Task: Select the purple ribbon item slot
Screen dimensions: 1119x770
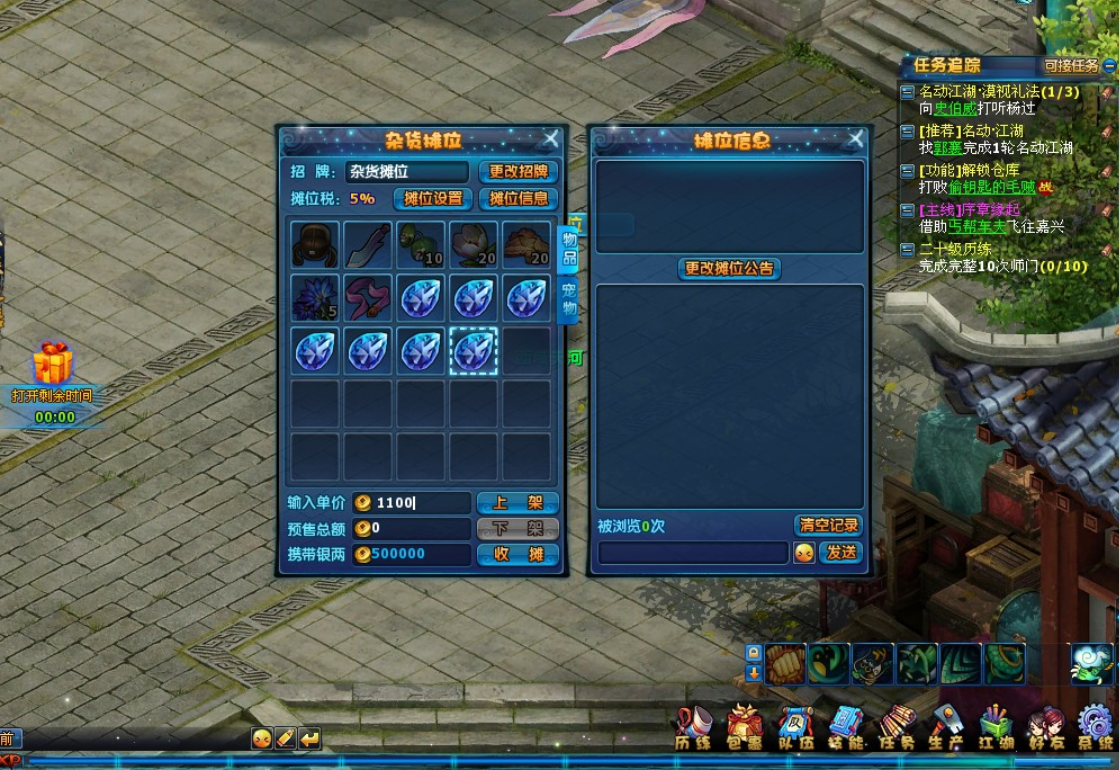Action: coord(368,299)
